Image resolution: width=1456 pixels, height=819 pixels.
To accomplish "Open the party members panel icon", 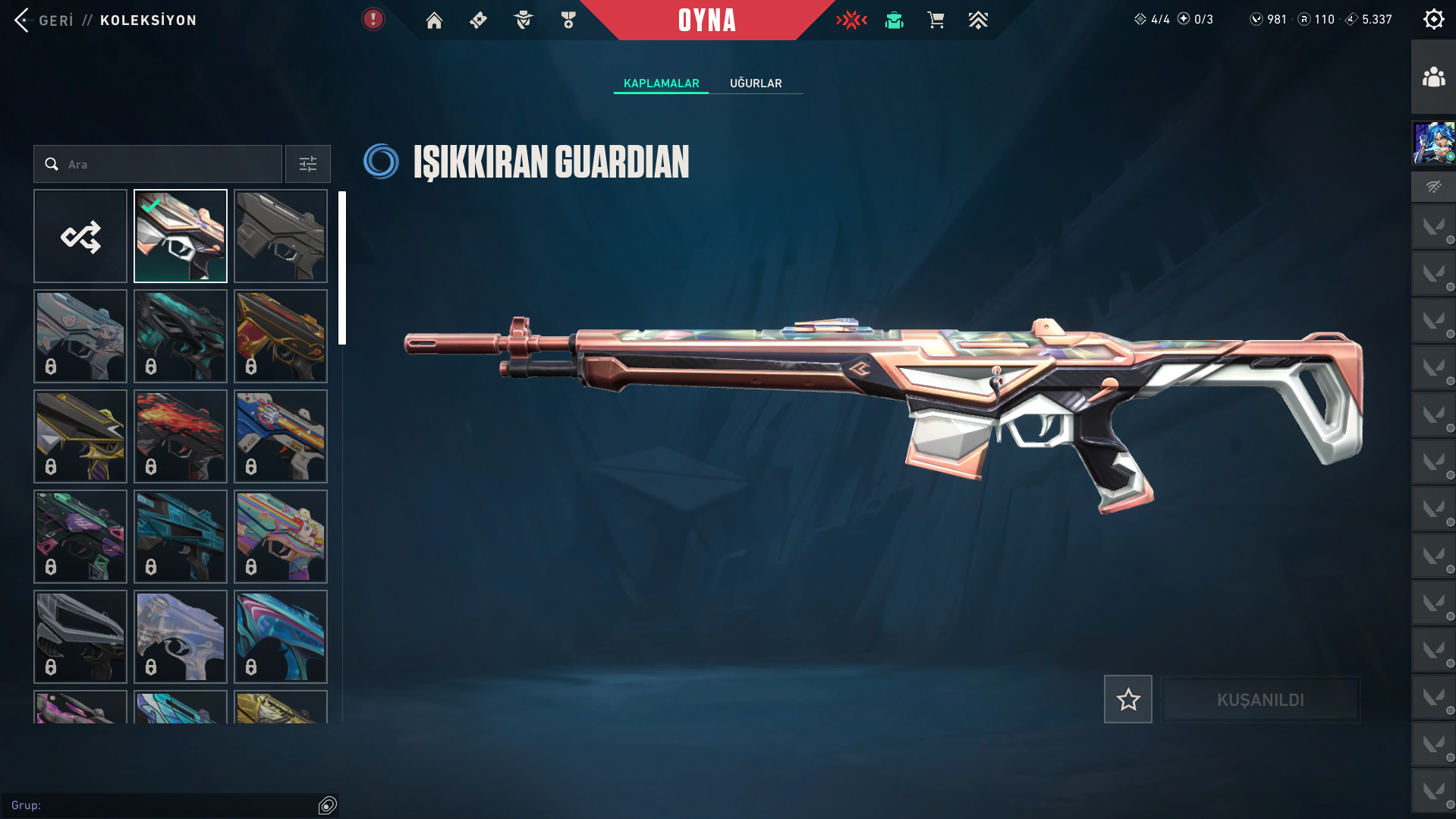I will point(1433,77).
